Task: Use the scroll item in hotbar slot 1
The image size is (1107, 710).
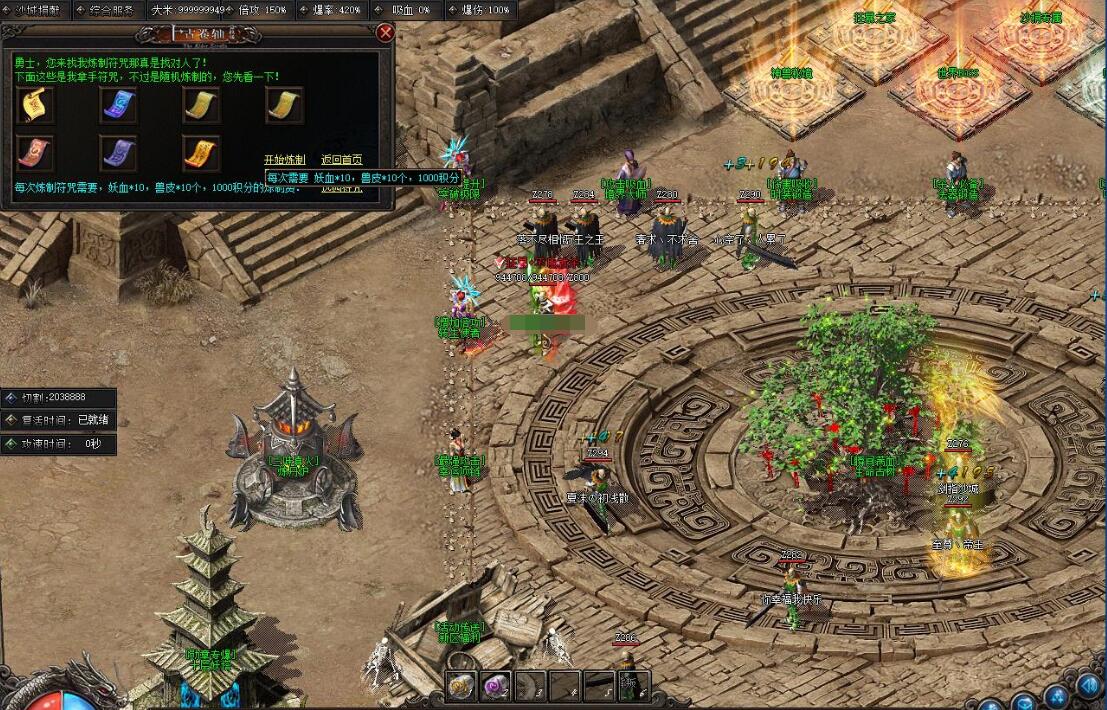Action: tap(461, 685)
